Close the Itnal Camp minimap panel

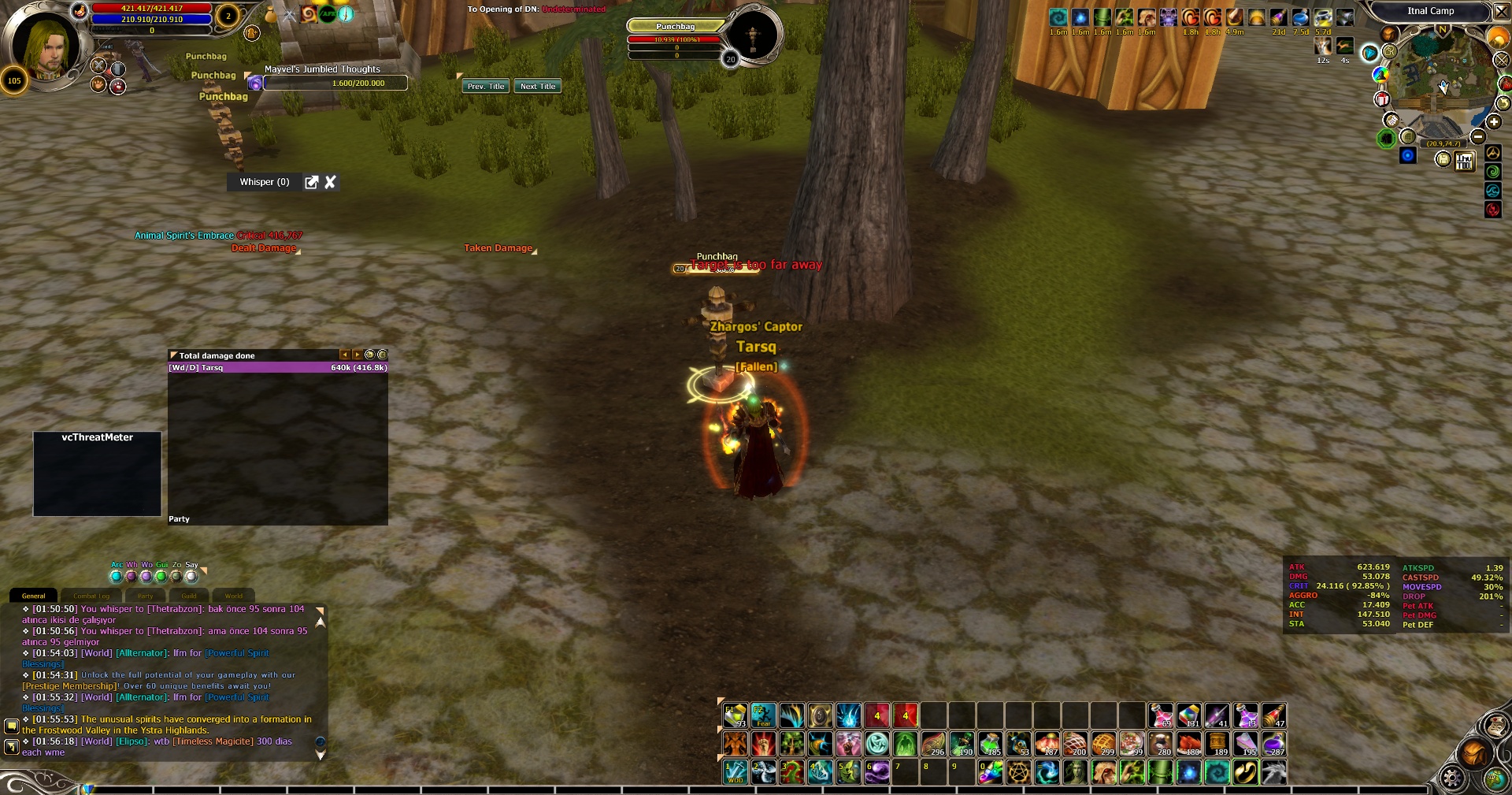[x=1501, y=11]
